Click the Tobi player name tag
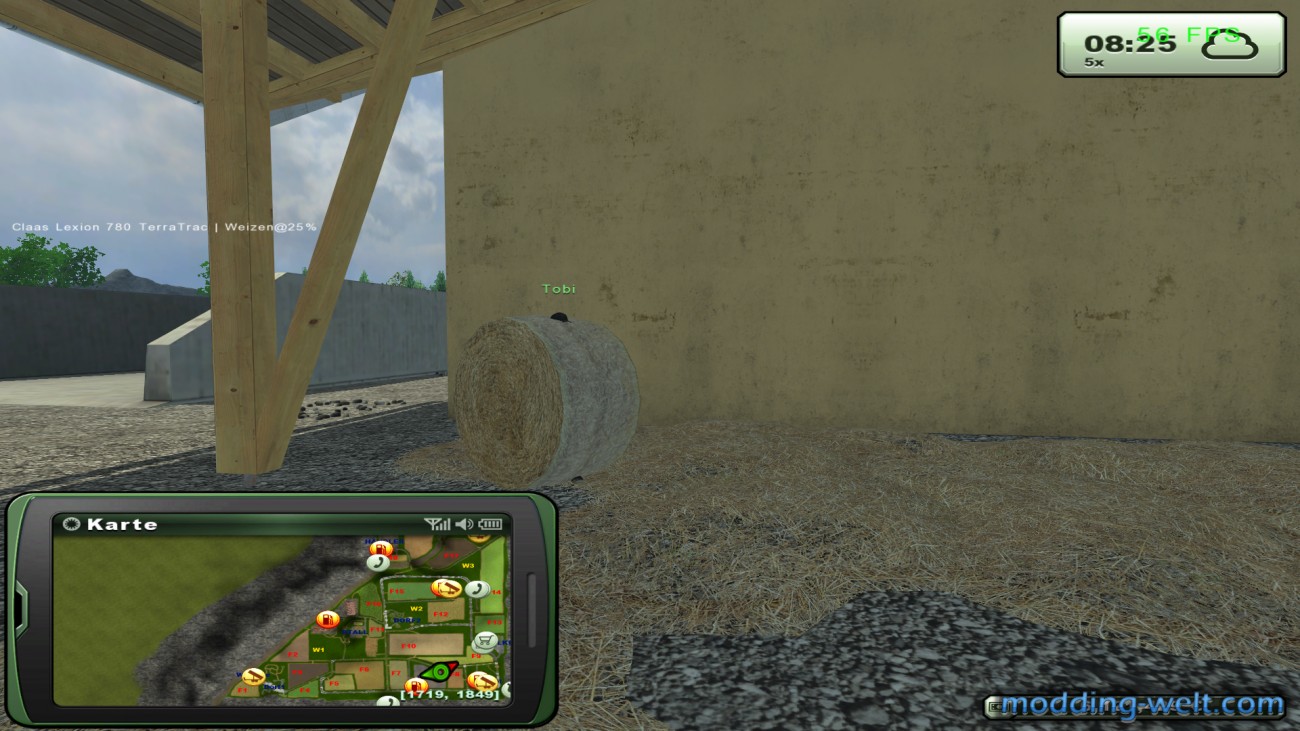The image size is (1300, 731). point(558,287)
